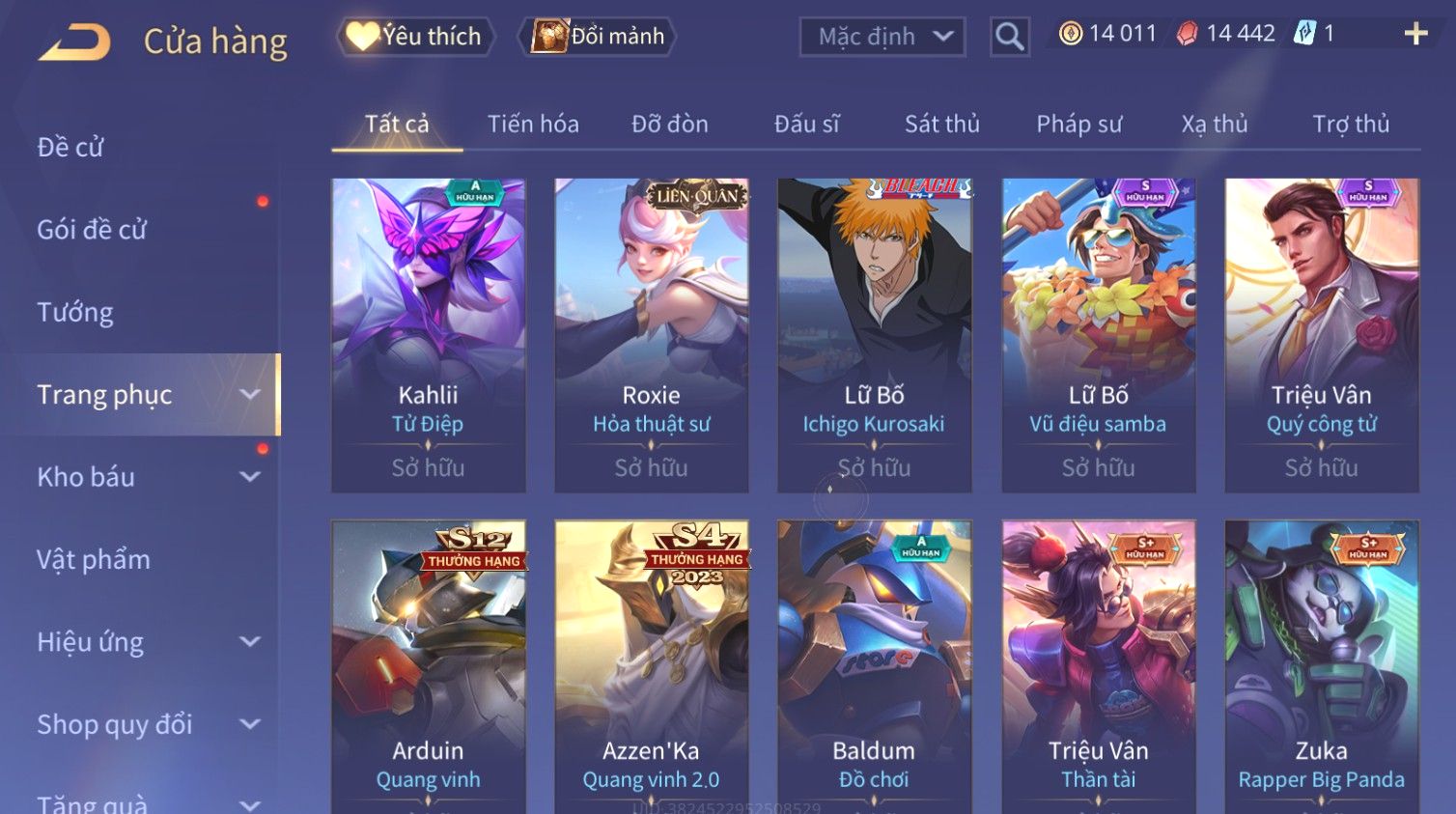The height and width of the screenshot is (814, 1456).
Task: Expand the Mặc định sort dropdown
Action: click(x=882, y=37)
